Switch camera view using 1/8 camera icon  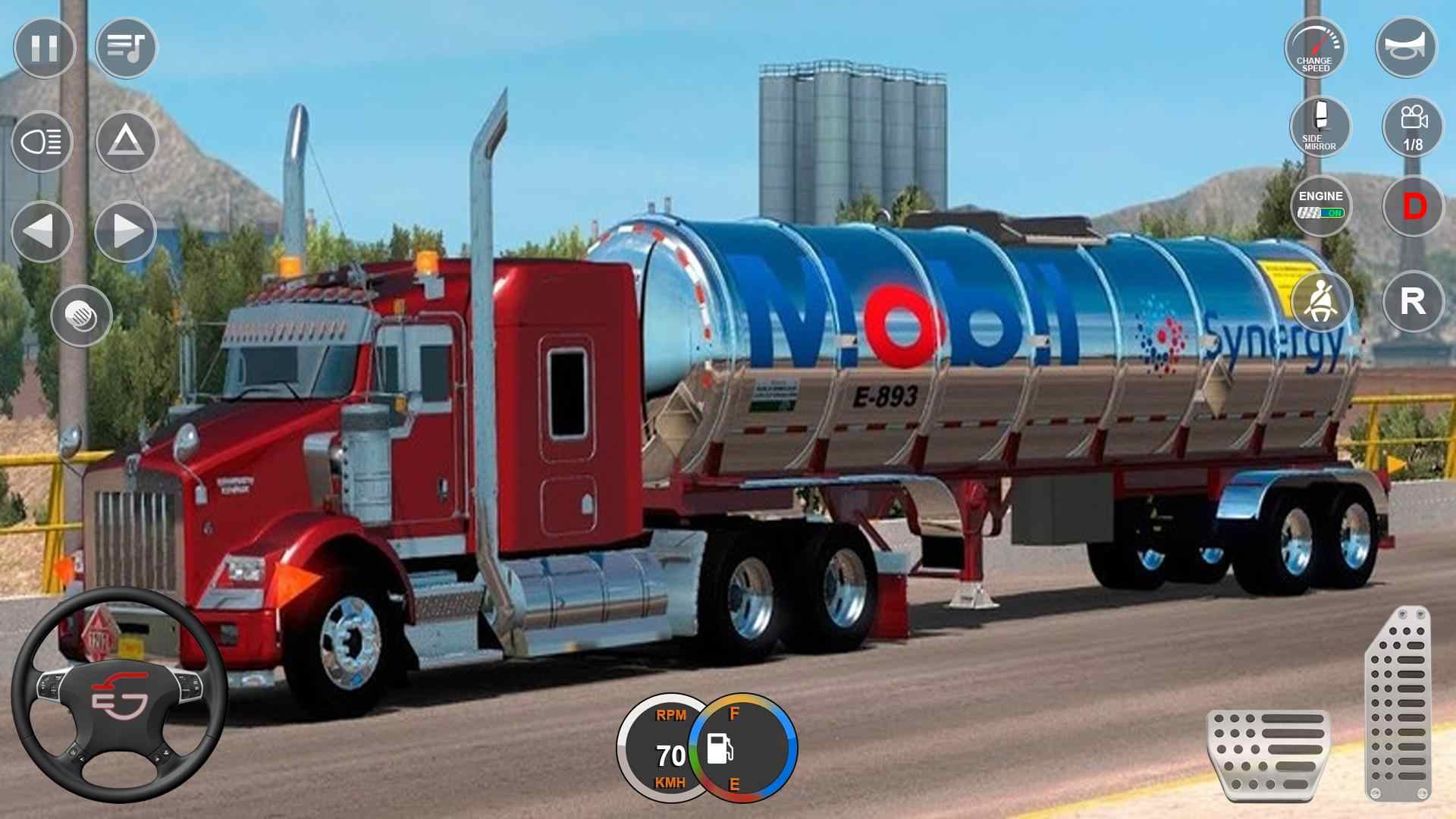pos(1412,127)
